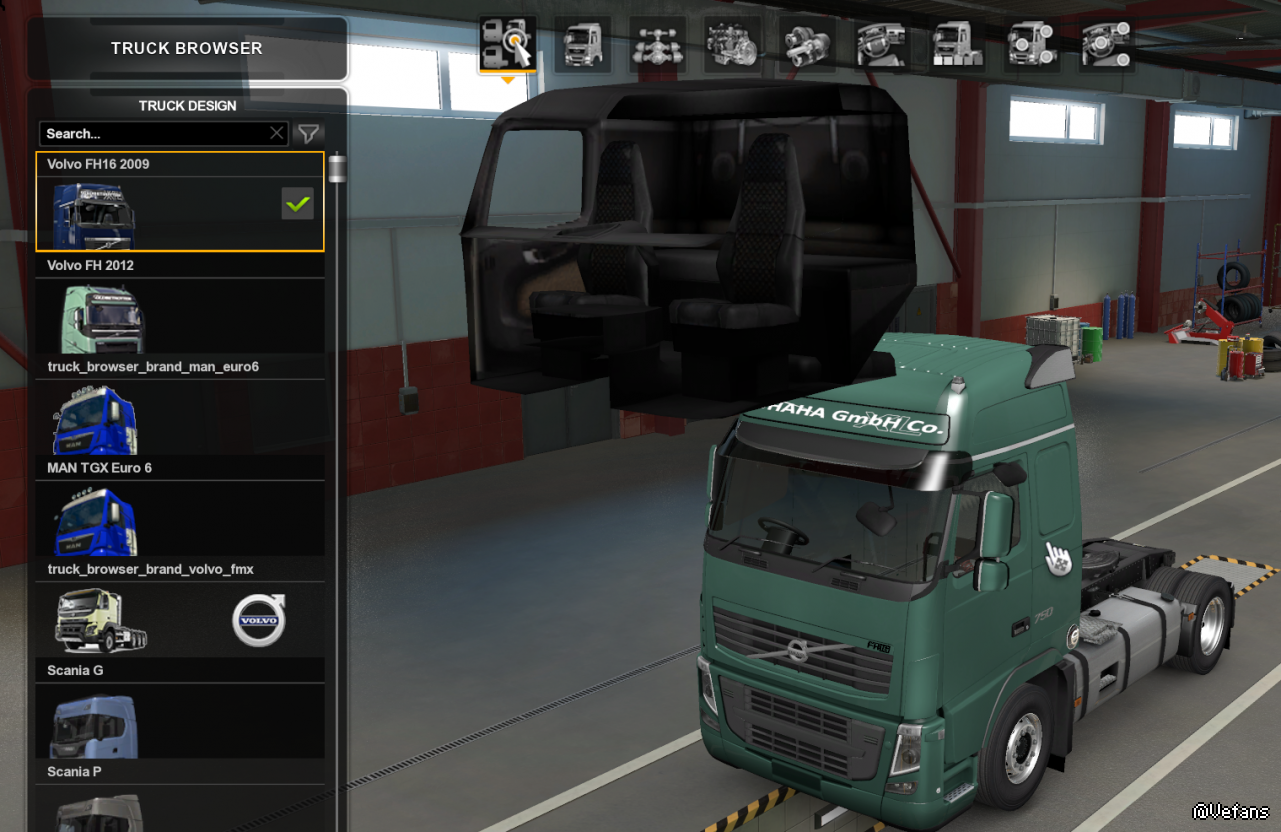Open the funnel filter options
1281x832 pixels.
tap(309, 133)
